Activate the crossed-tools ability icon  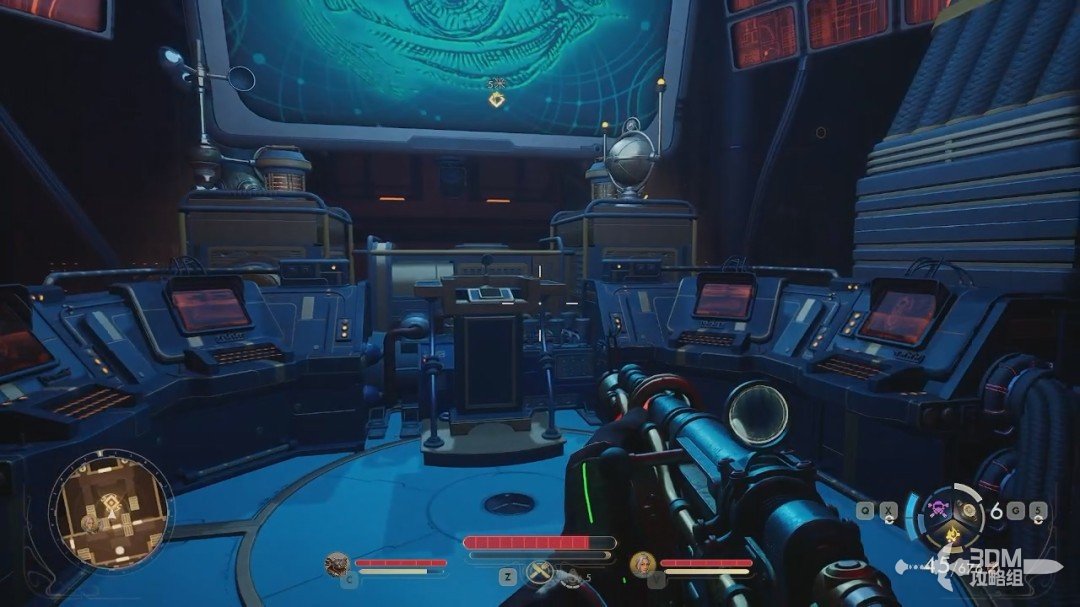tap(539, 573)
